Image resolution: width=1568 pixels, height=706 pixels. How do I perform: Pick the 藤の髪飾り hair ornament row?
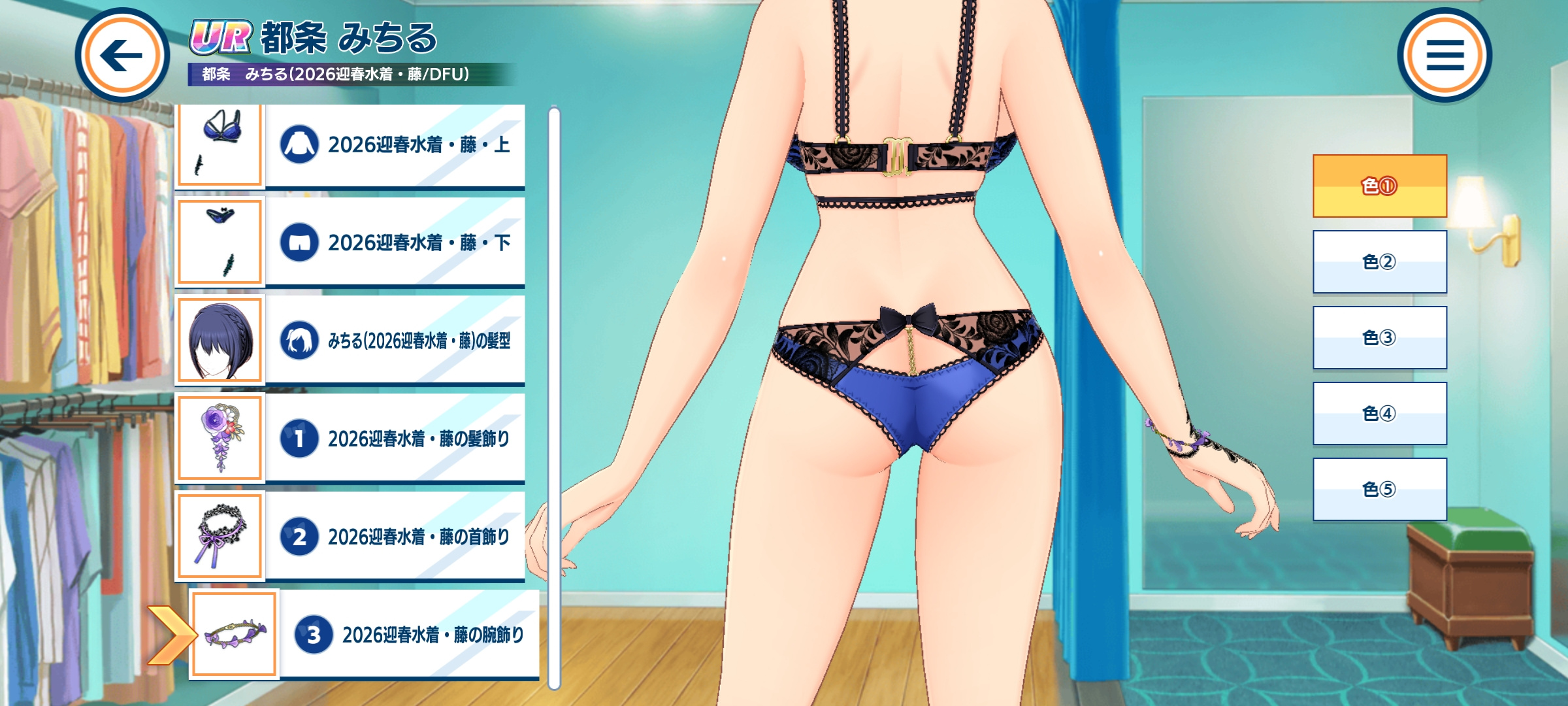click(395, 439)
